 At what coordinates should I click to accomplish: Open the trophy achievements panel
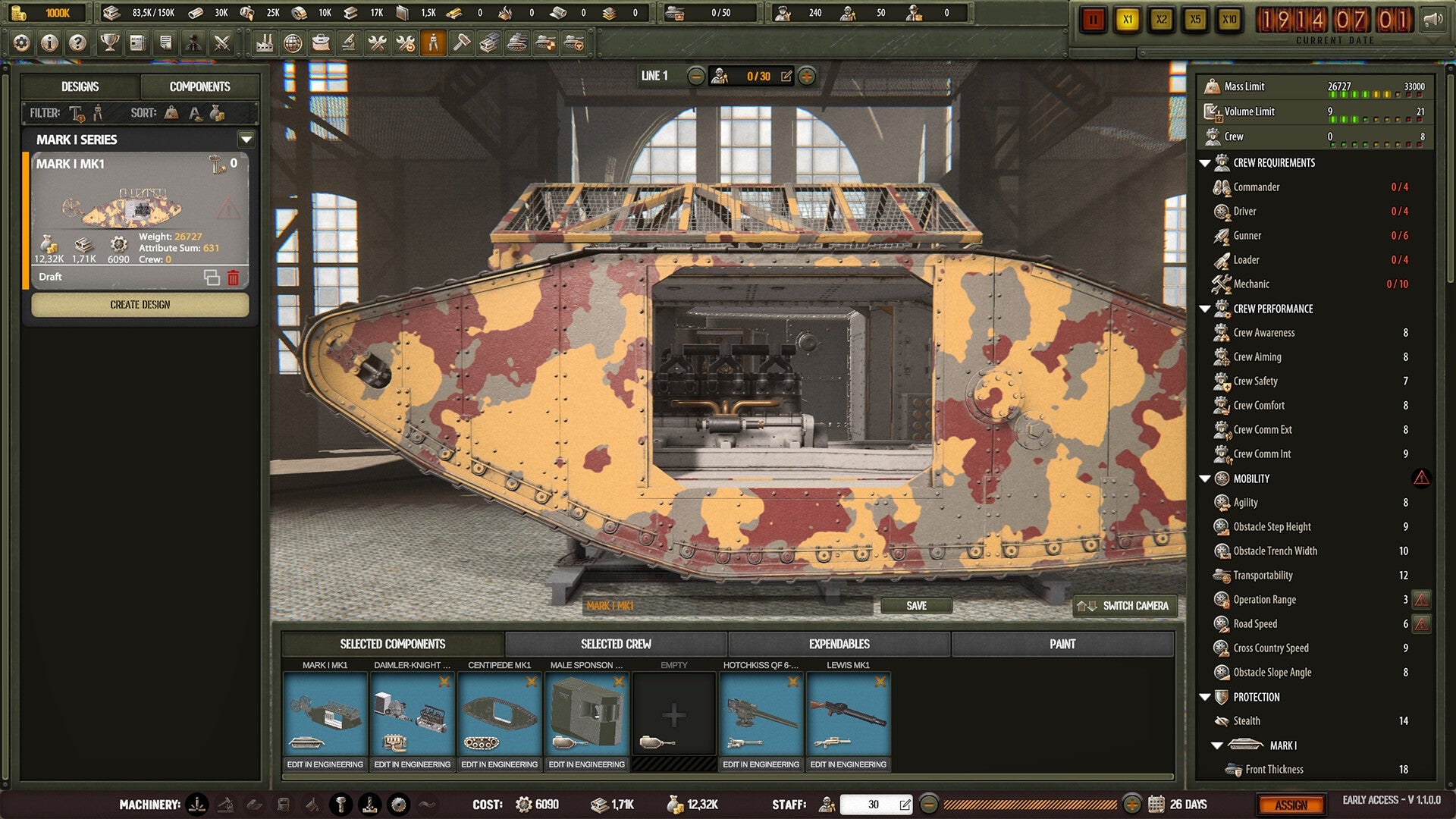pos(108,43)
